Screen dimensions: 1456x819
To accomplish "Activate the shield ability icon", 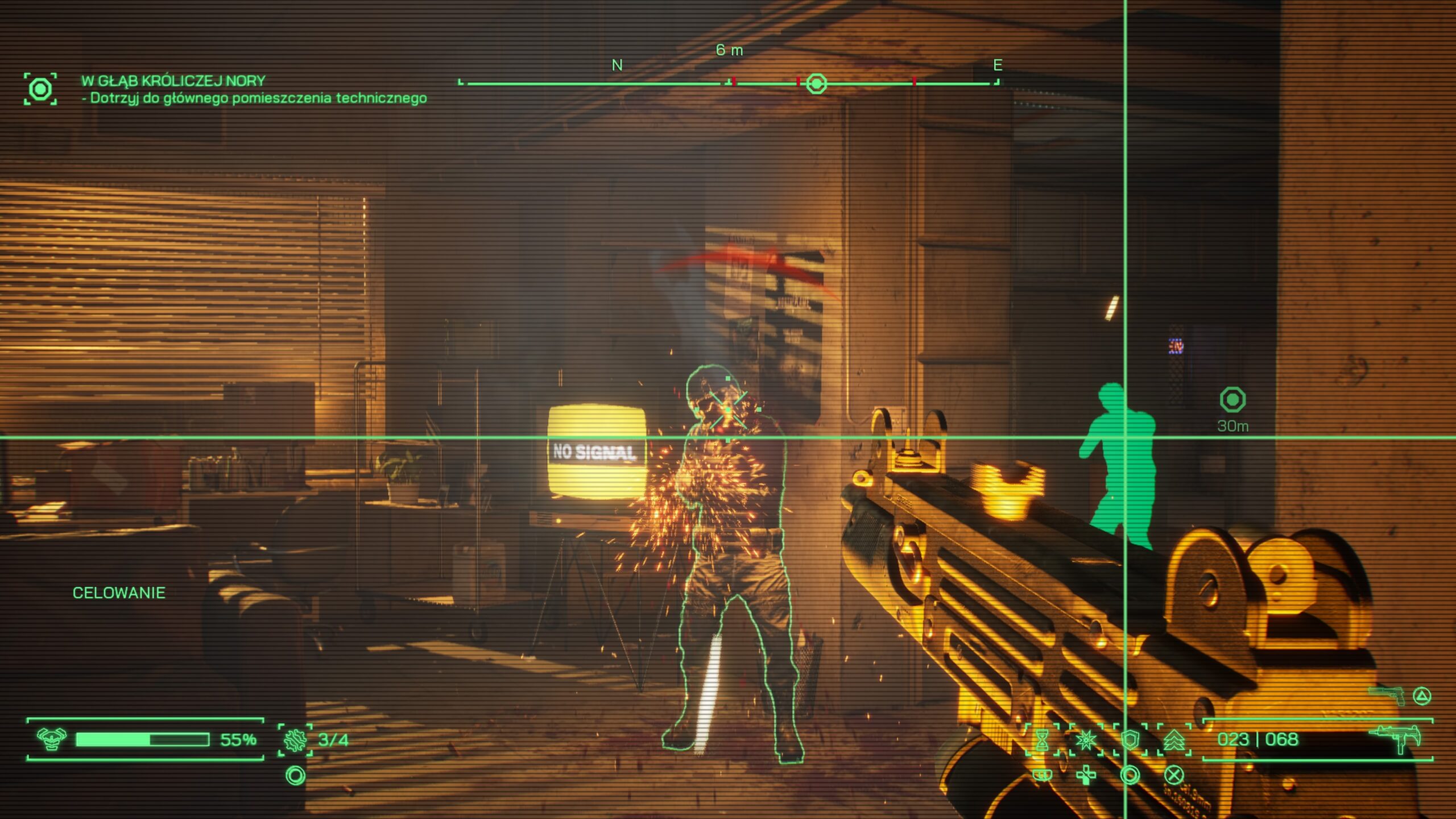I will (x=1130, y=740).
